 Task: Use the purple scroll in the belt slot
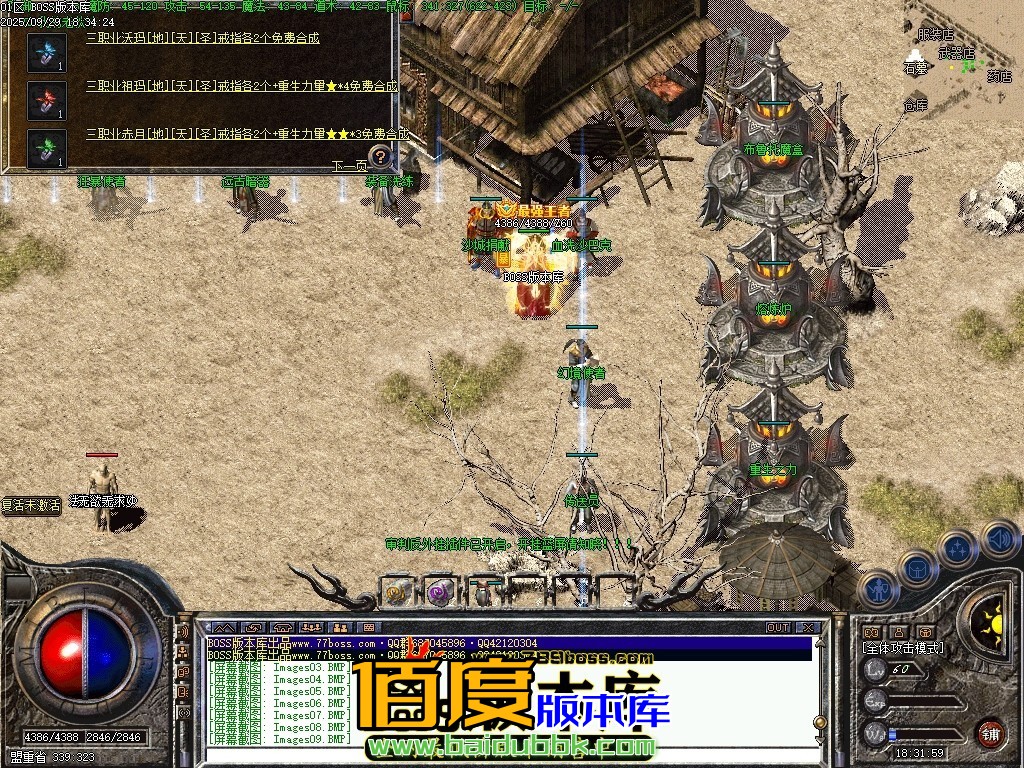click(x=440, y=592)
